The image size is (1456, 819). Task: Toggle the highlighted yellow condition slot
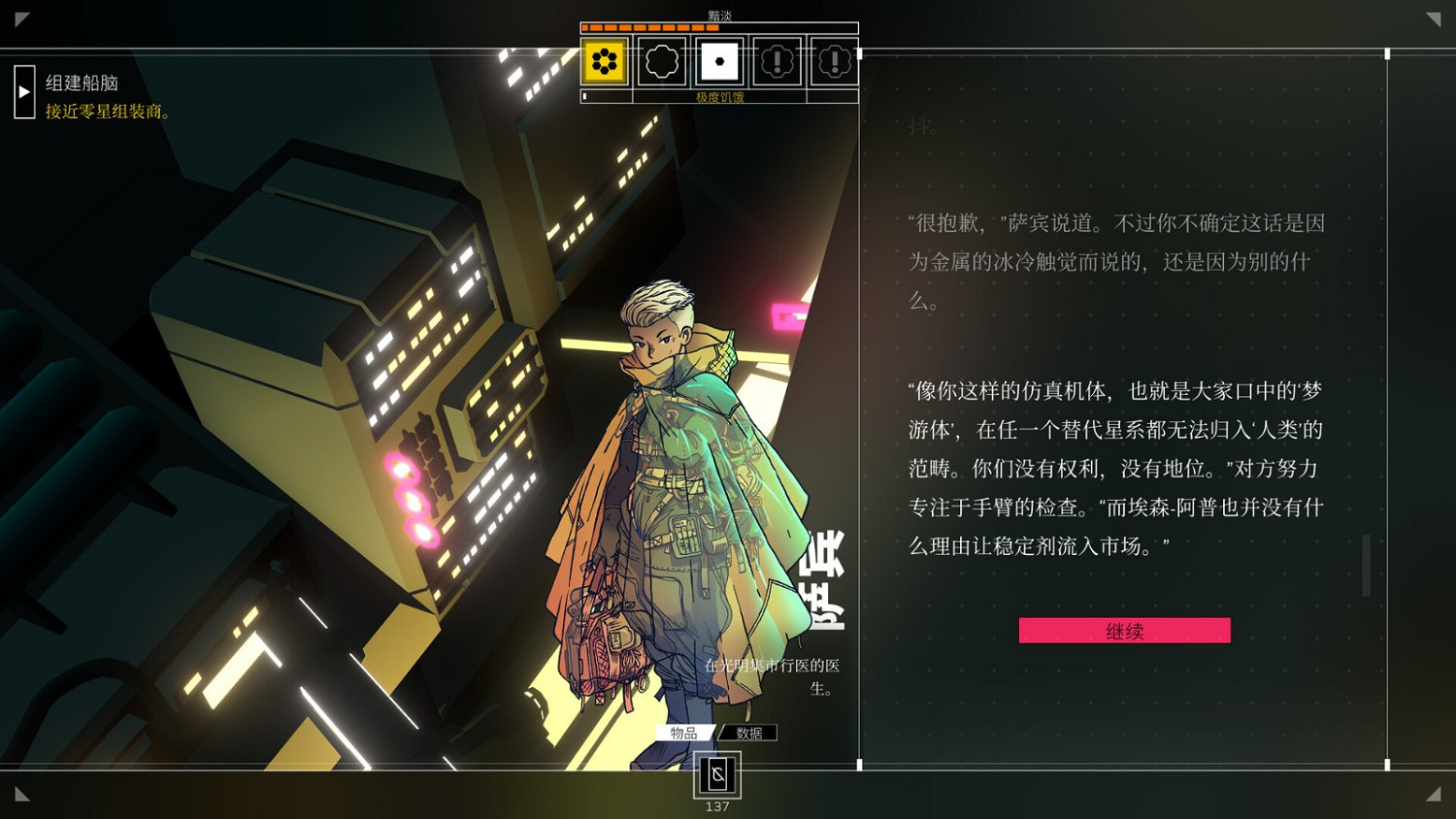click(603, 61)
